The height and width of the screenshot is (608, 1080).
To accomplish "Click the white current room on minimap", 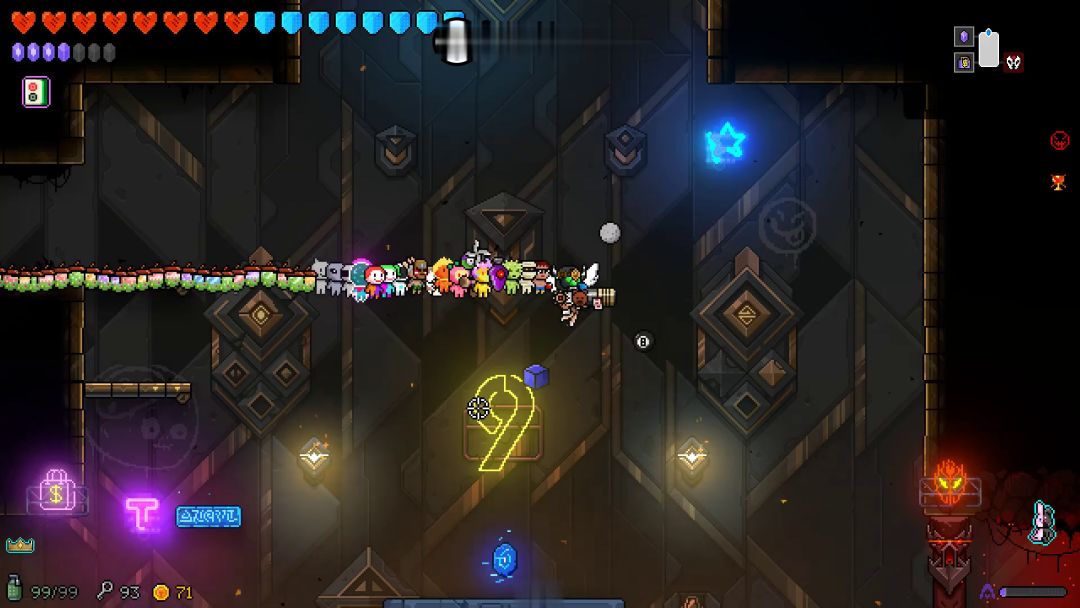I will (989, 50).
